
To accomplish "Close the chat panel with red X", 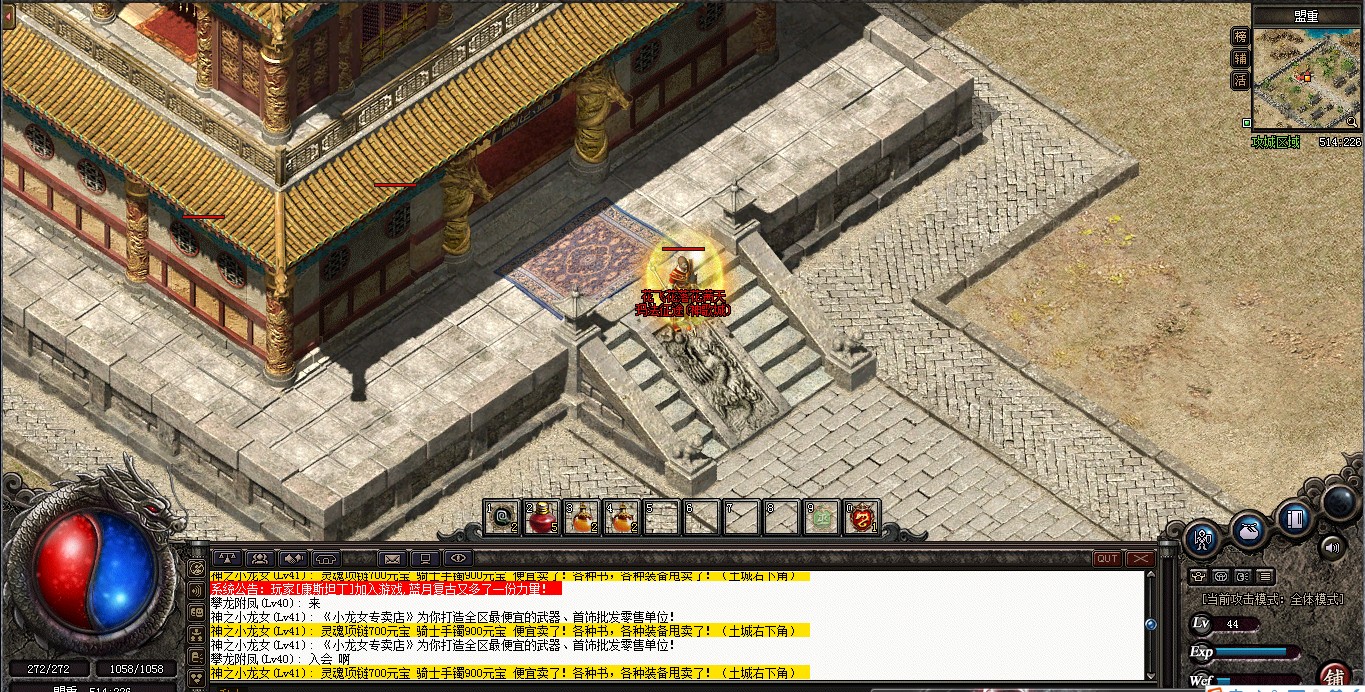I will 1141,559.
